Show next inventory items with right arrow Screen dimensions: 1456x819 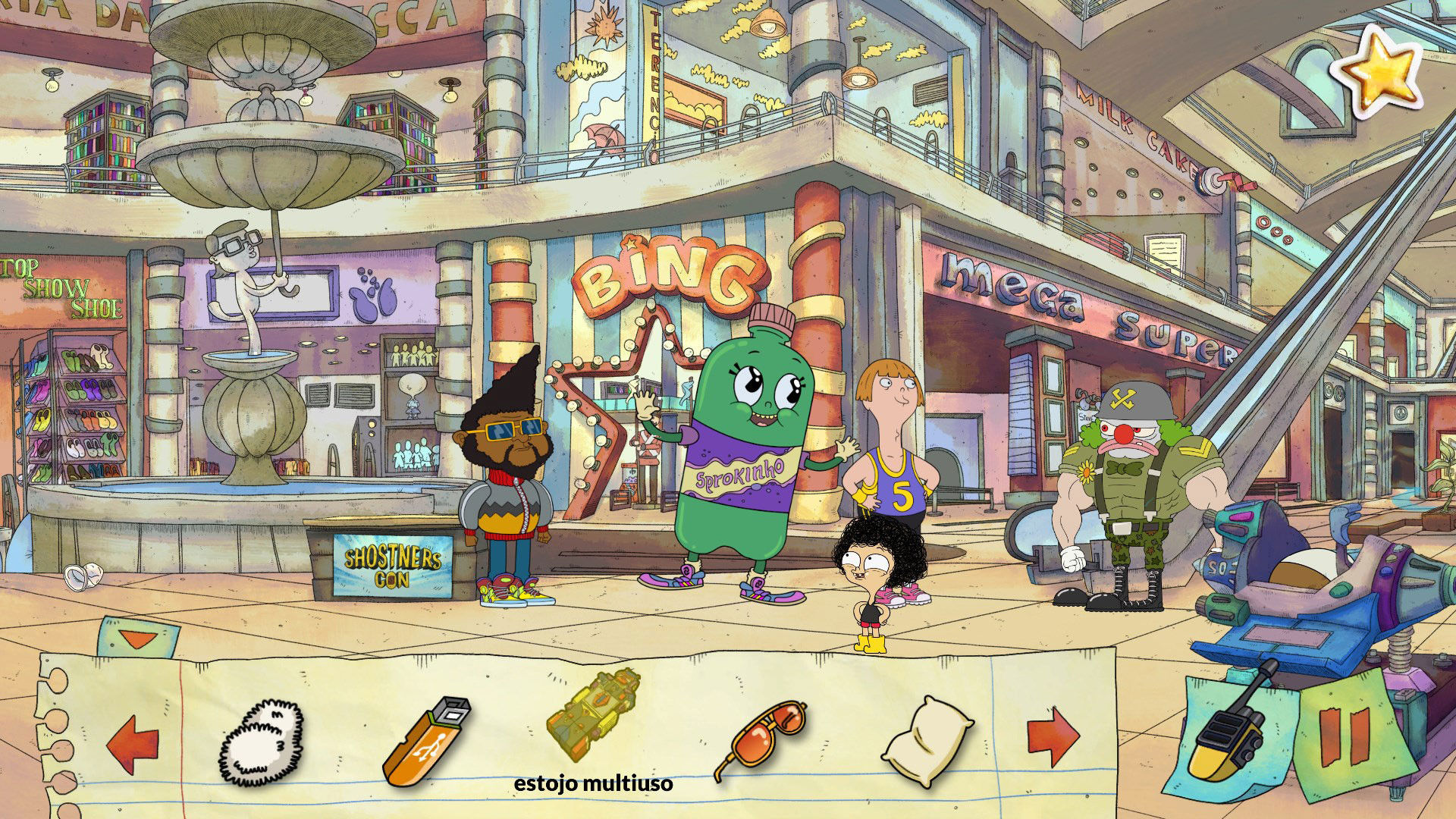tap(1053, 737)
